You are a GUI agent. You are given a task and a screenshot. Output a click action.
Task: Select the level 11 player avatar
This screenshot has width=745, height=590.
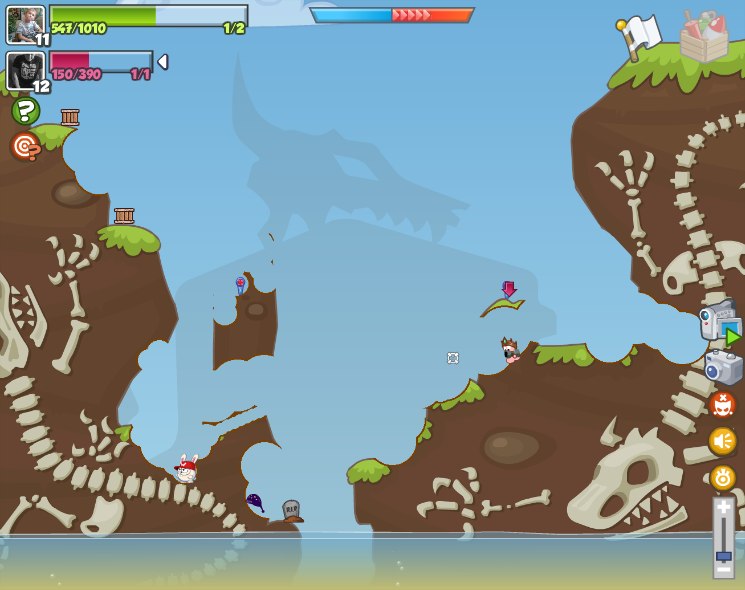coord(25,24)
